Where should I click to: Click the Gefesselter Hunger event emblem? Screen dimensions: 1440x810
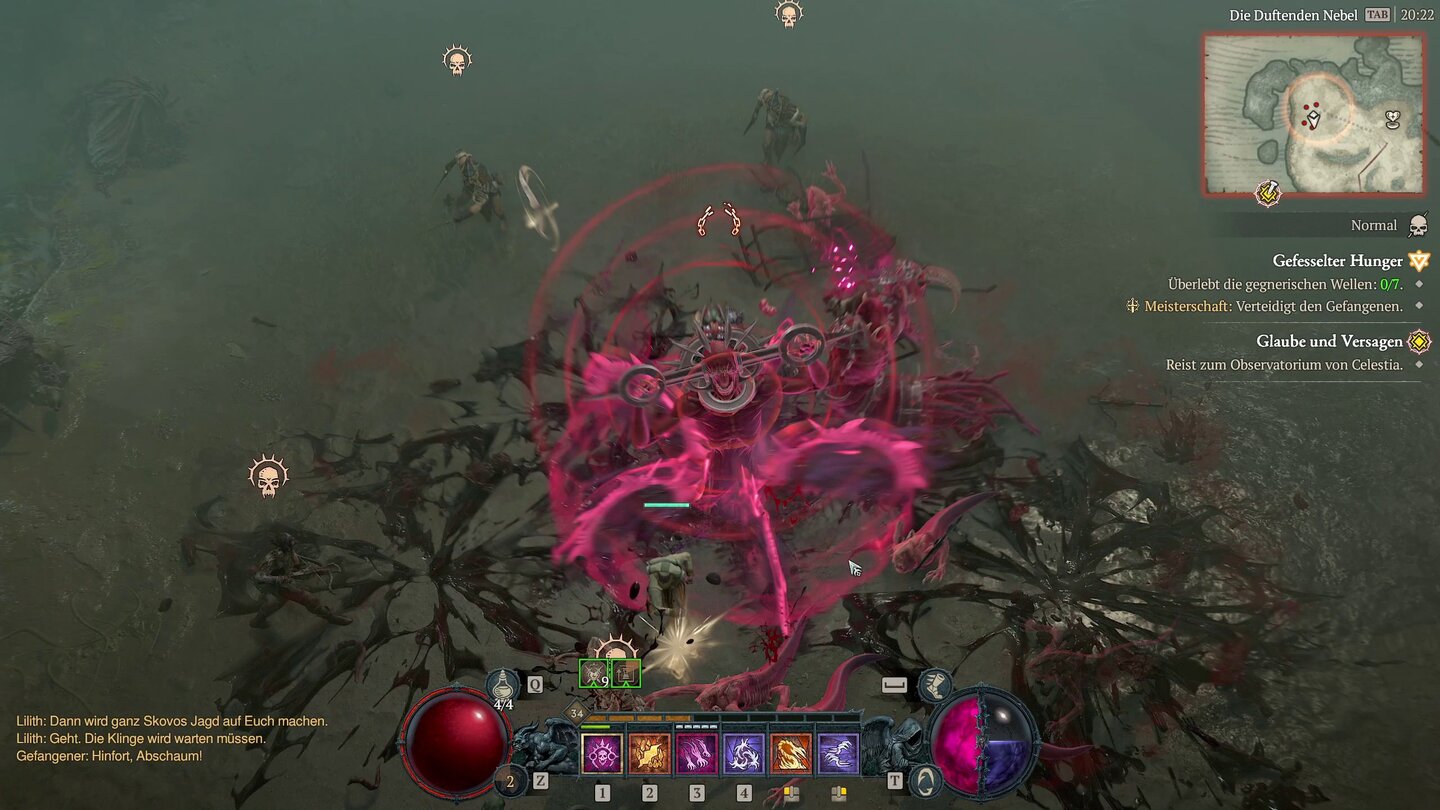[1418, 260]
